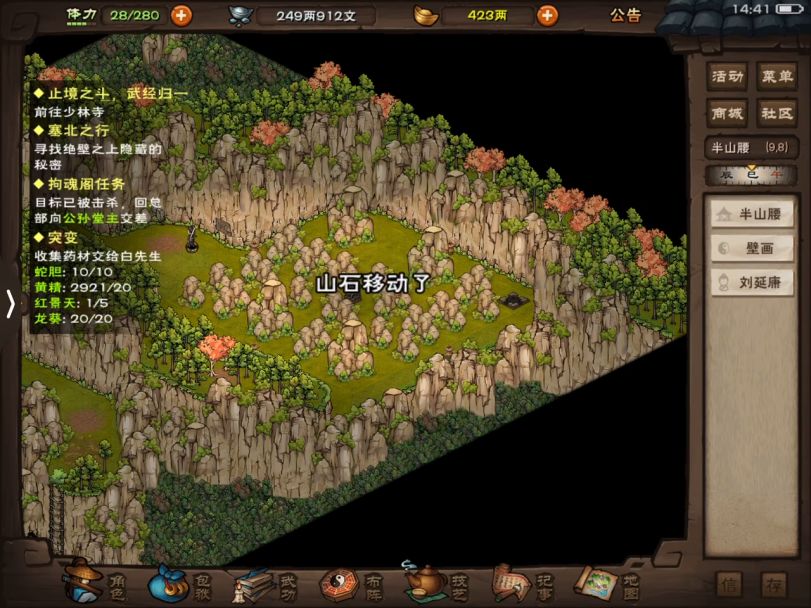The image size is (811, 608).
Task: Talk to 刘延庸 in the list
Action: coord(752,282)
